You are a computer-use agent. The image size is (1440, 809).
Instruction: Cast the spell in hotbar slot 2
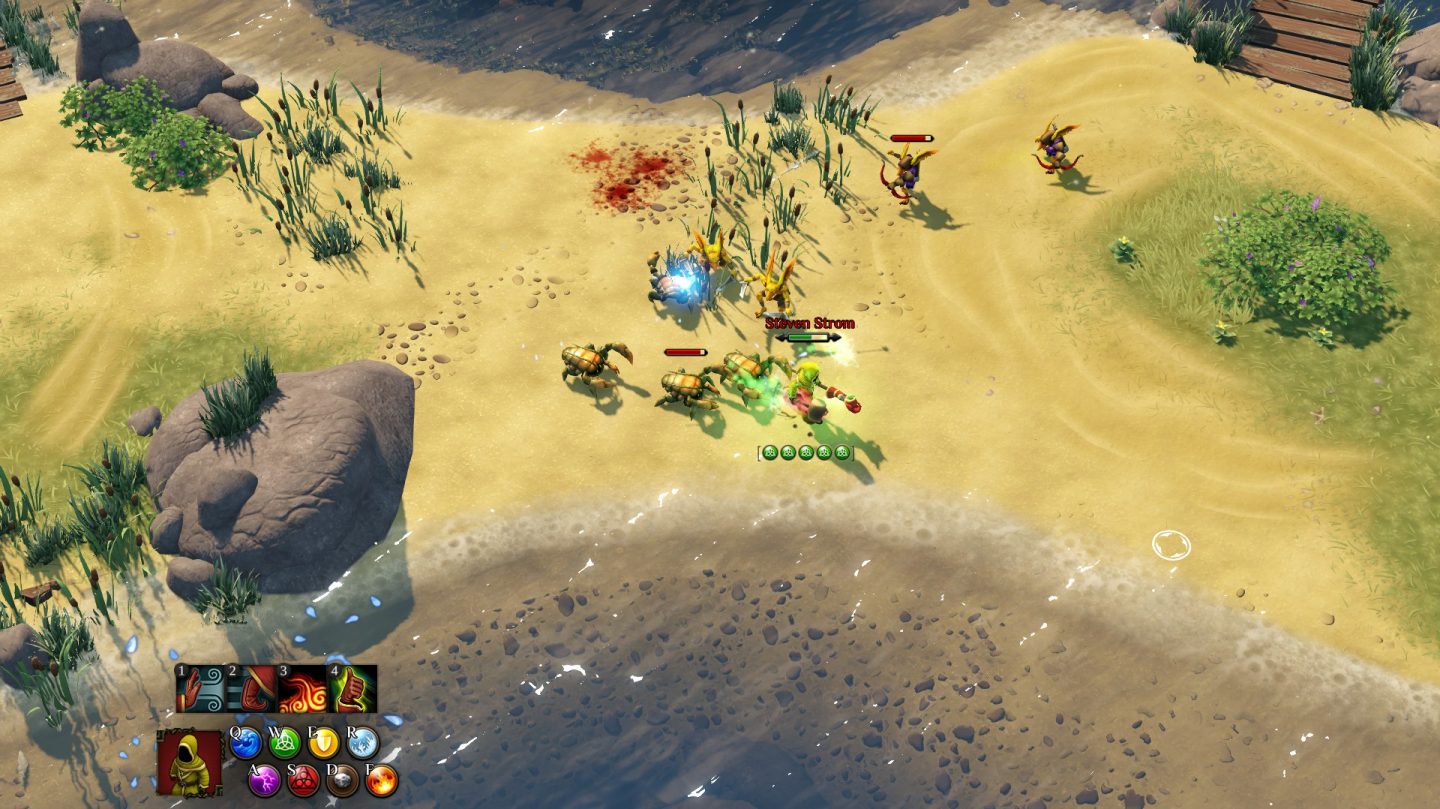click(x=251, y=689)
